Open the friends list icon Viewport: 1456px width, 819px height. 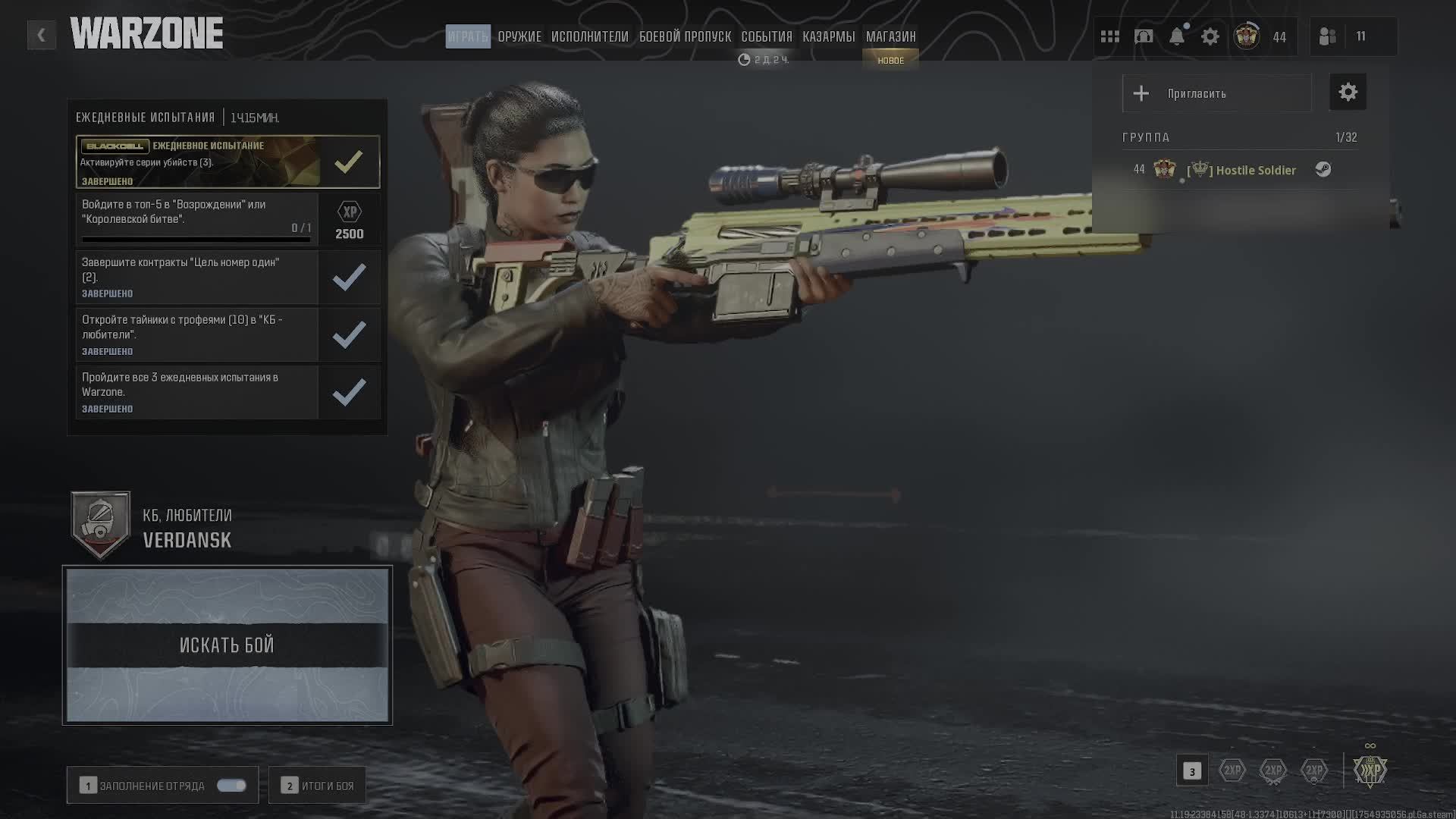point(1327,36)
